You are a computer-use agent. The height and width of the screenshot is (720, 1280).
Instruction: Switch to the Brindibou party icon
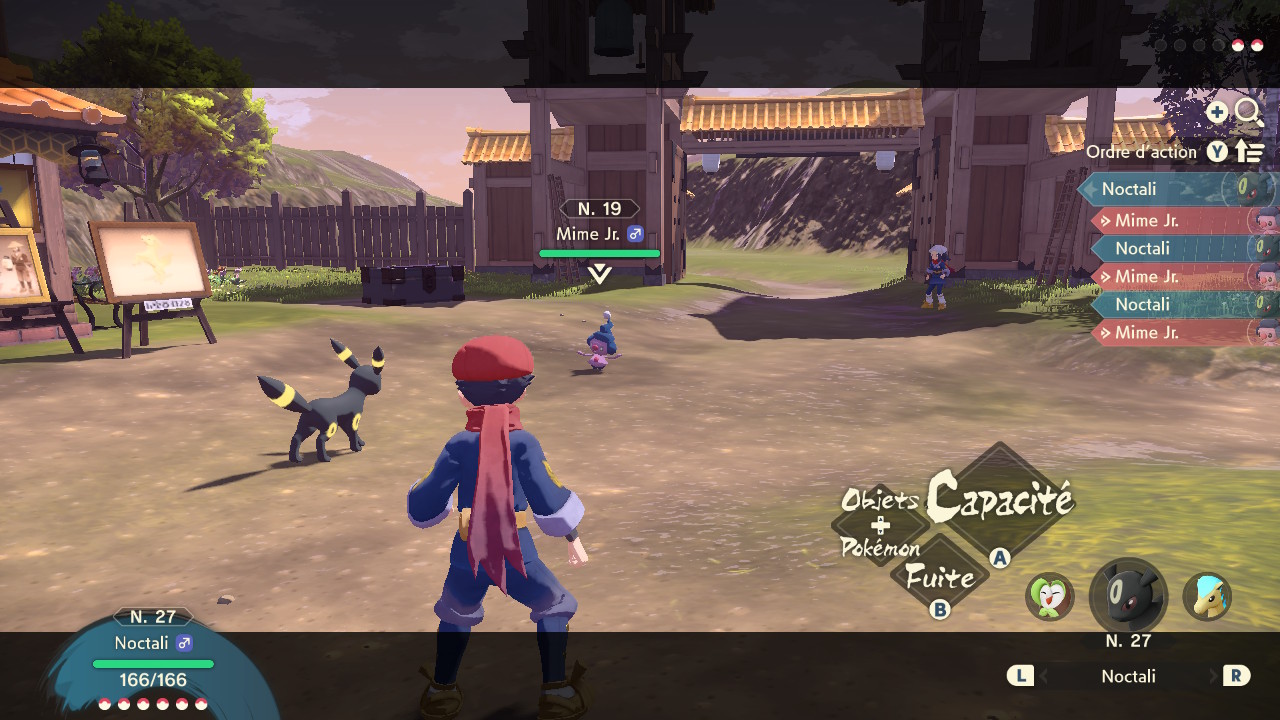1049,597
